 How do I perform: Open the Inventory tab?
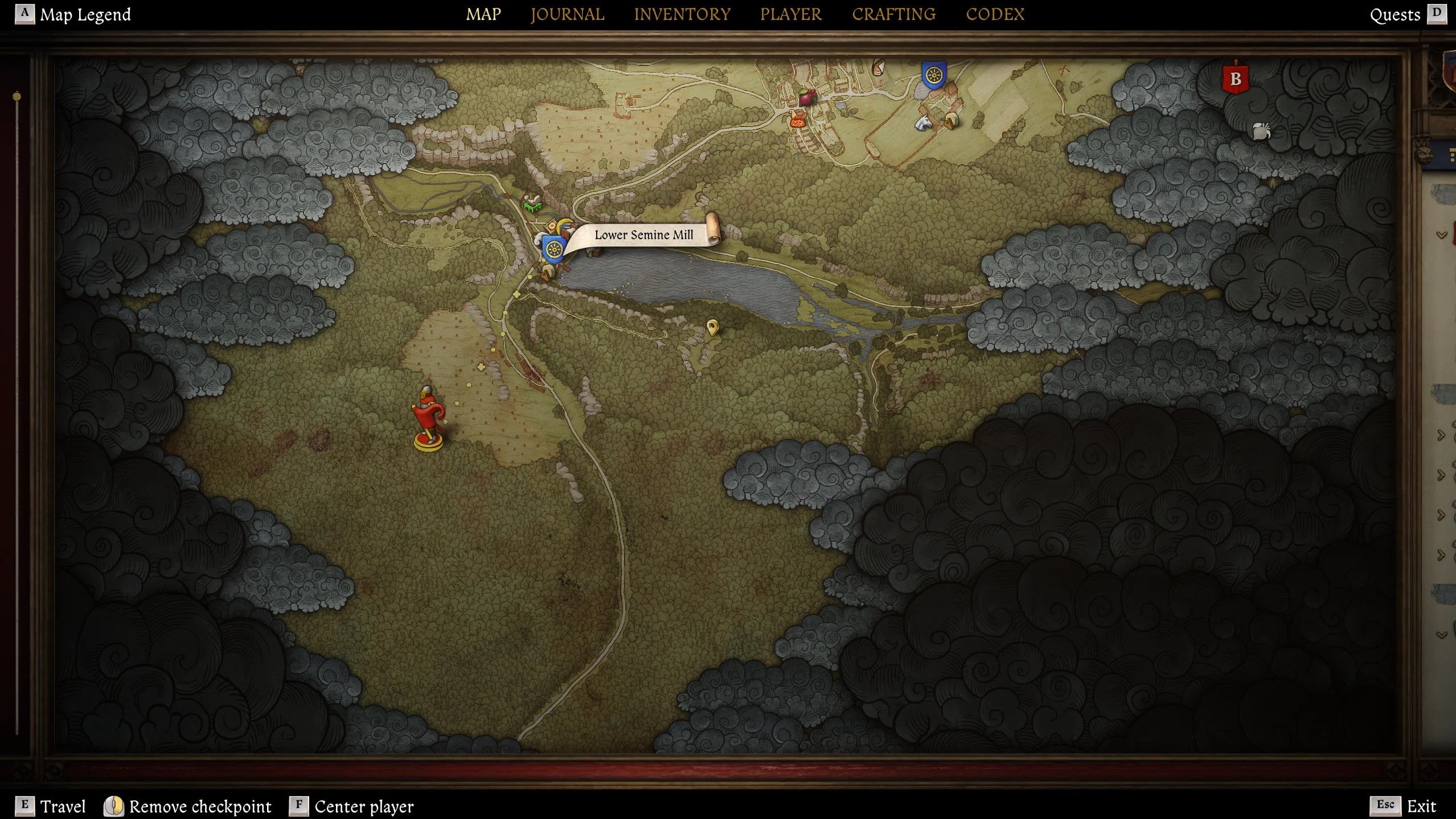point(682,14)
